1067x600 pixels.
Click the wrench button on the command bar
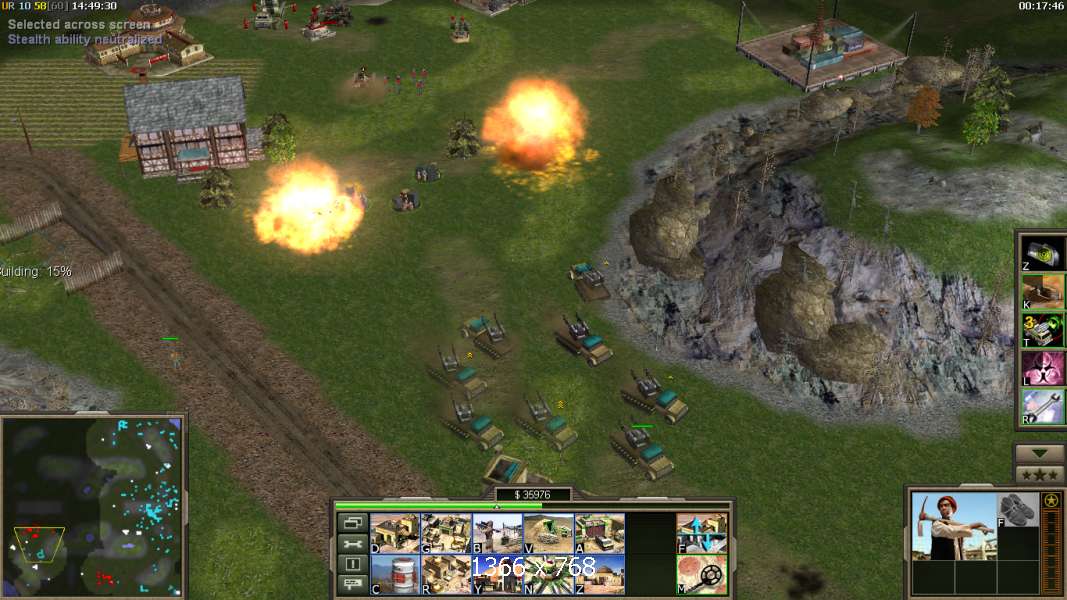click(351, 543)
